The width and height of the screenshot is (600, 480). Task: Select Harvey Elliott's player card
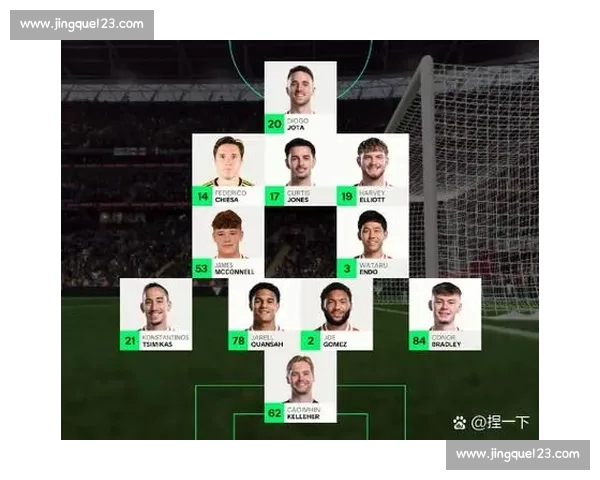pyautogui.click(x=372, y=170)
